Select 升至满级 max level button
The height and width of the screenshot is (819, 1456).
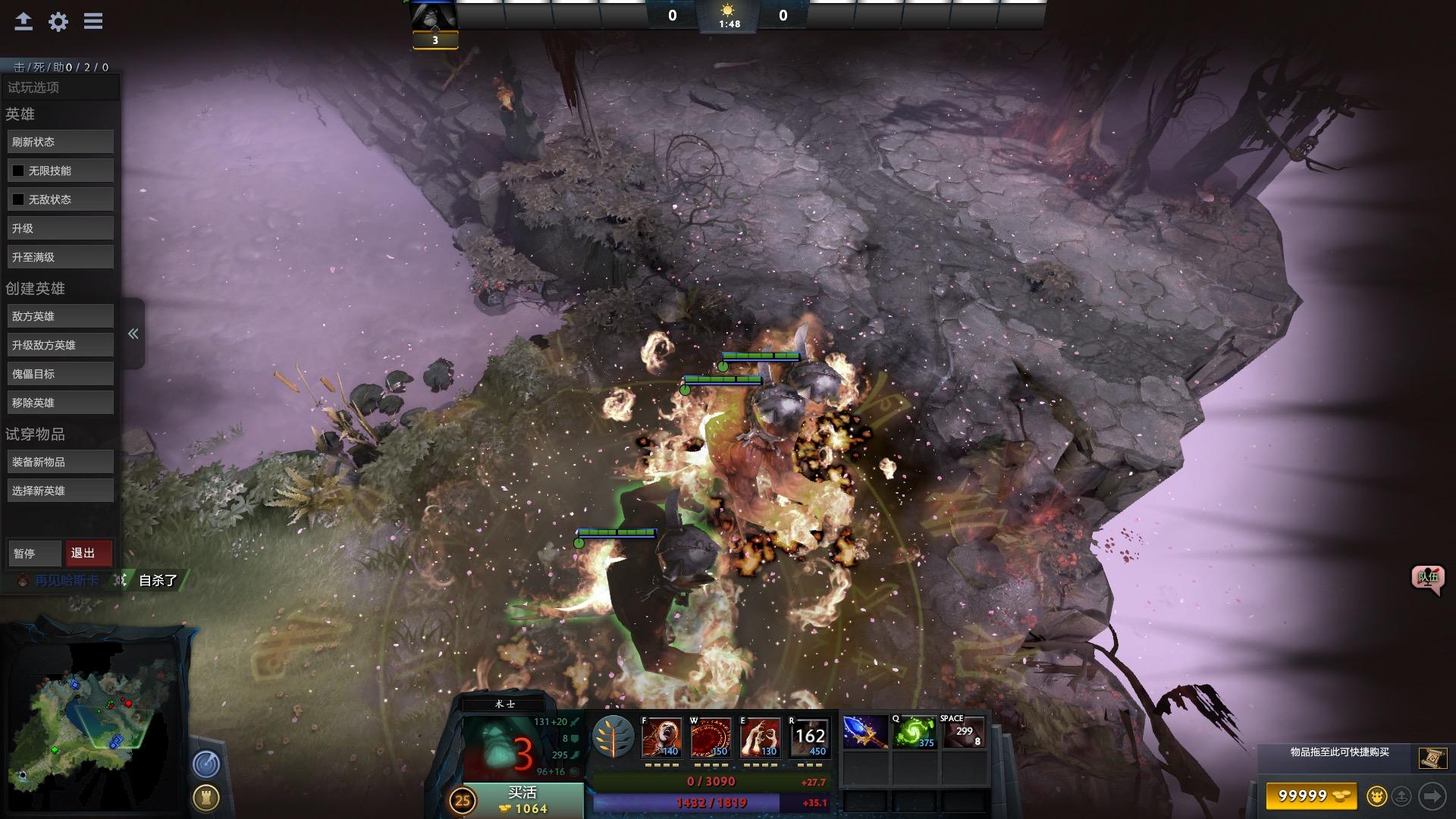coord(60,257)
